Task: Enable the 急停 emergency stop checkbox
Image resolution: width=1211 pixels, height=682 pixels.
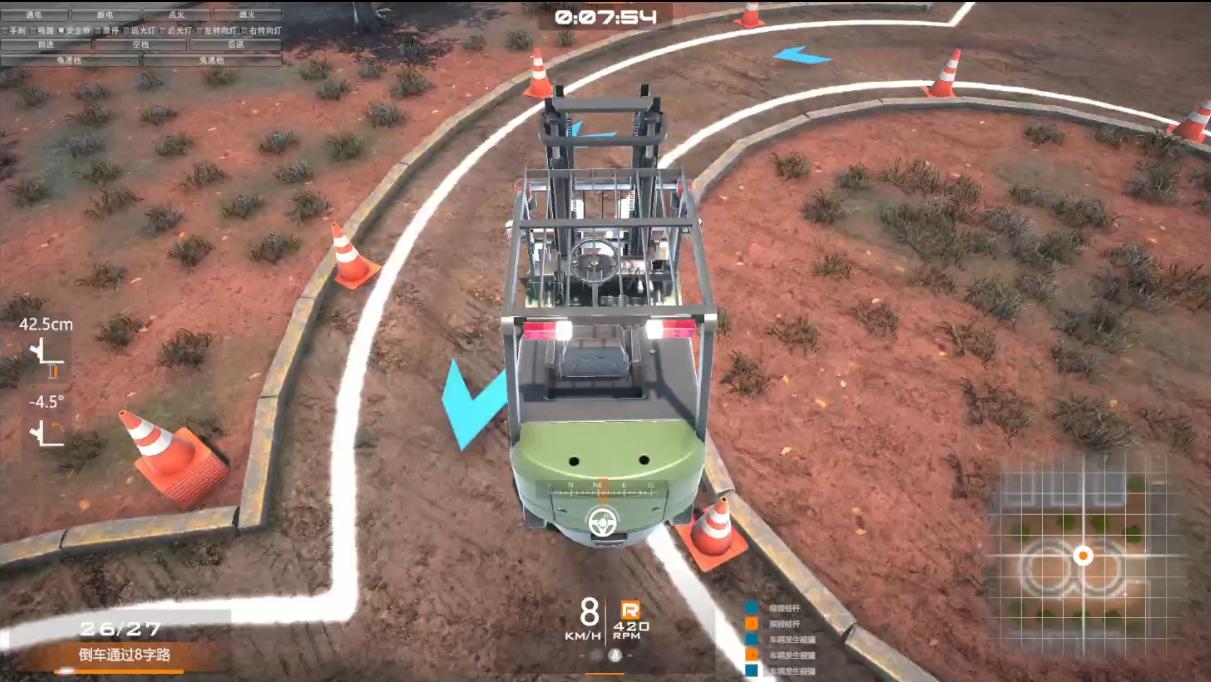Action: pos(98,30)
